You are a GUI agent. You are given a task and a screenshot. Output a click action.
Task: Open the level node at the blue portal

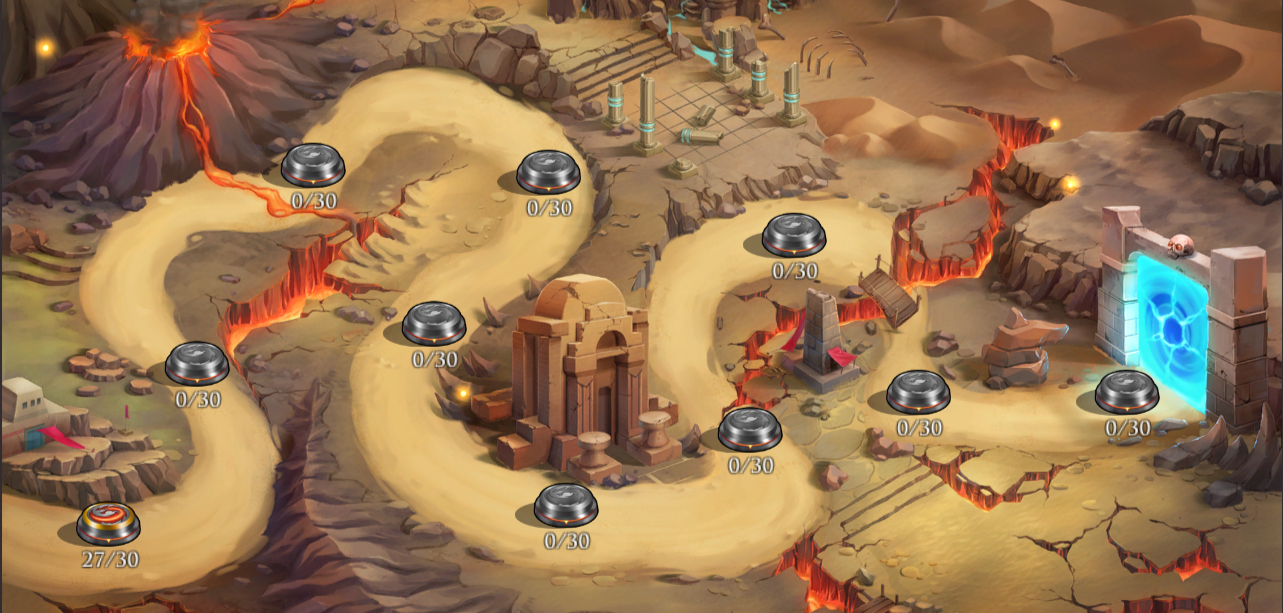click(x=1127, y=391)
